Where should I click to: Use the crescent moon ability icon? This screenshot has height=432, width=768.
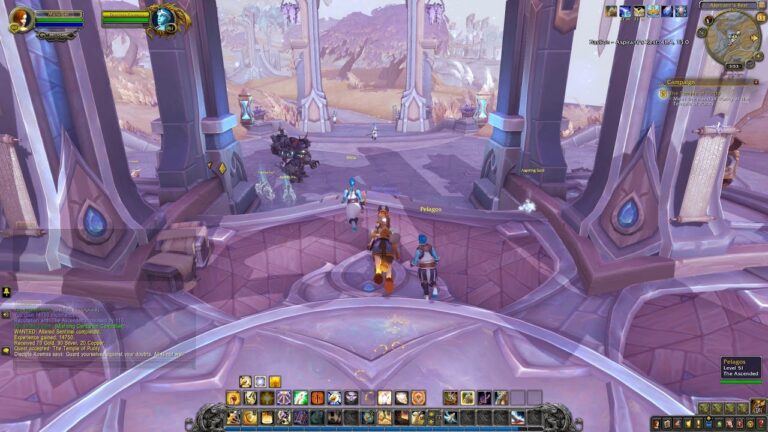coord(368,398)
